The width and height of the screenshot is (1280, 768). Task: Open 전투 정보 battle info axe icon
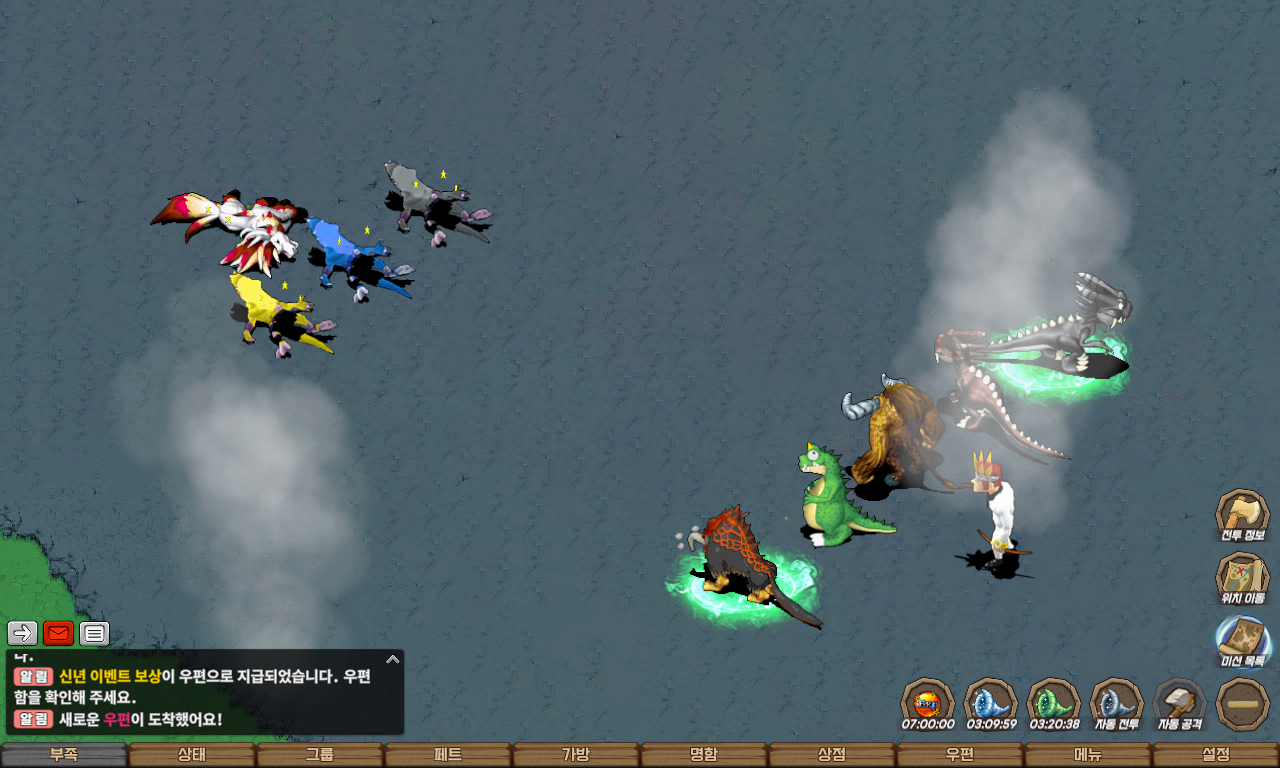click(1242, 515)
